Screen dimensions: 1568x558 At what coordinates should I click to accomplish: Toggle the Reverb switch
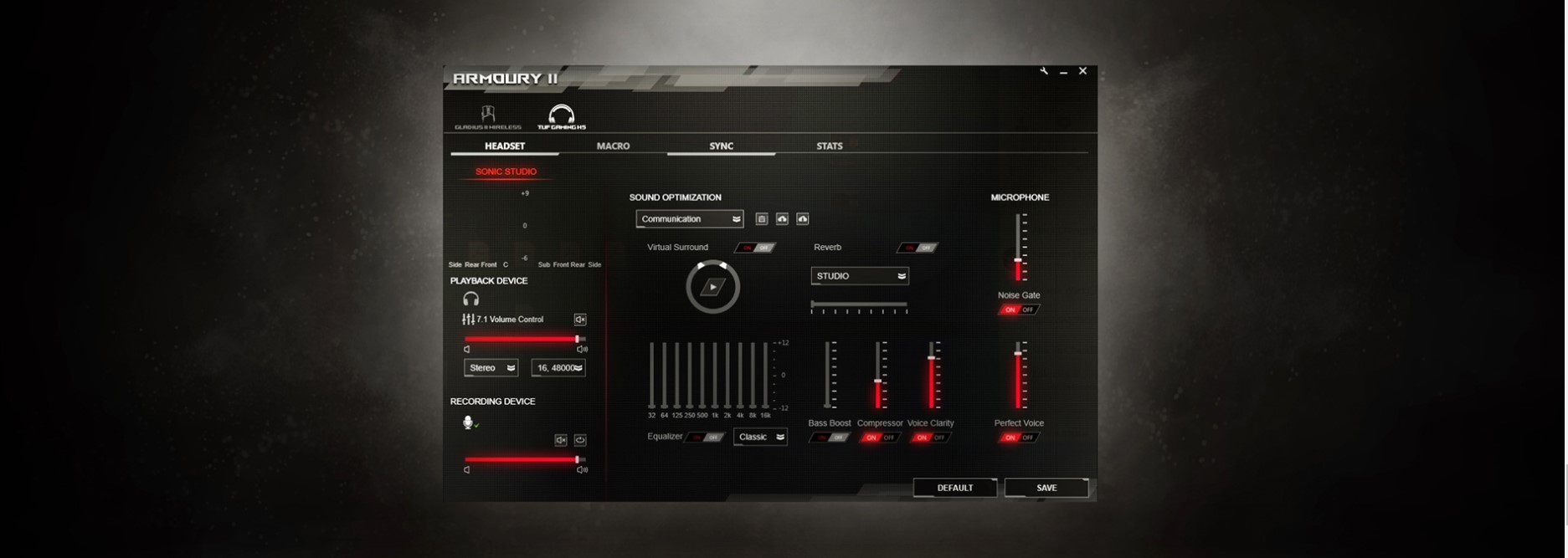pyautogui.click(x=918, y=248)
